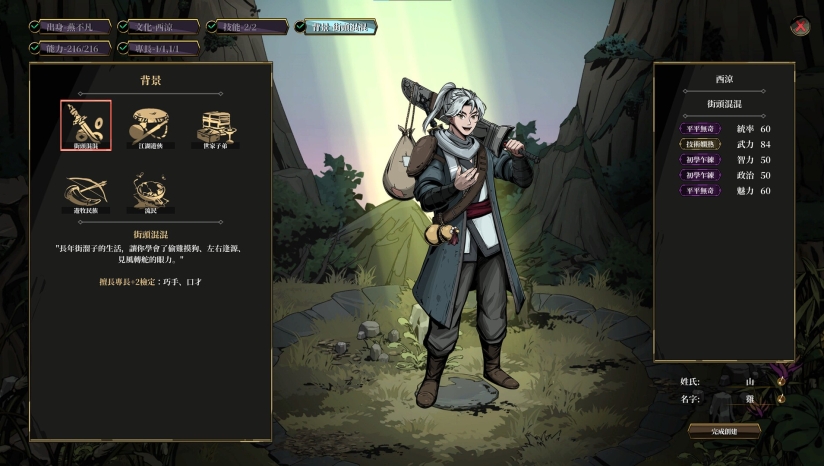Select the 世家子弟 noble family background

tap(215, 126)
